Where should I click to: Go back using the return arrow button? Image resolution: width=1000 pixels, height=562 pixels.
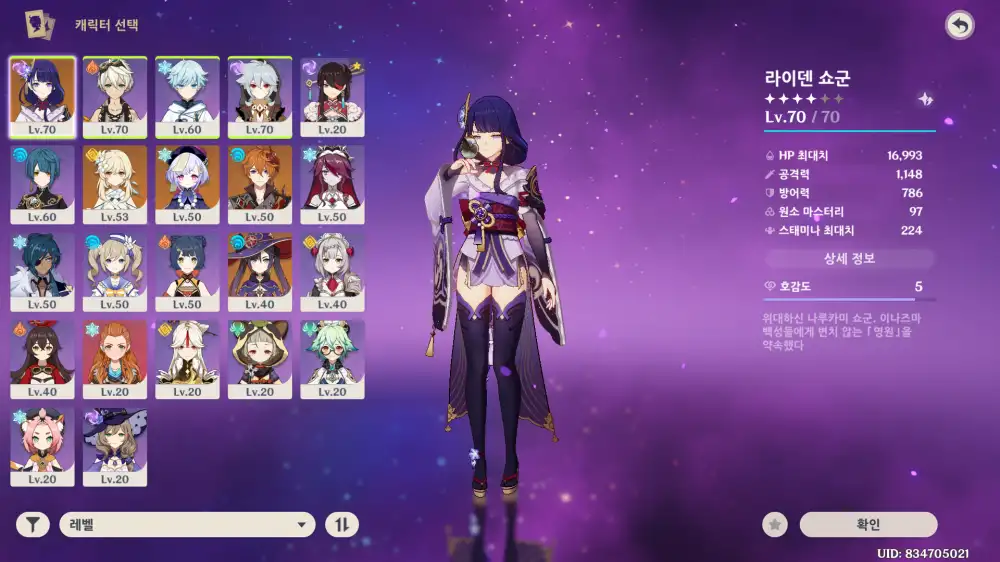(x=959, y=26)
